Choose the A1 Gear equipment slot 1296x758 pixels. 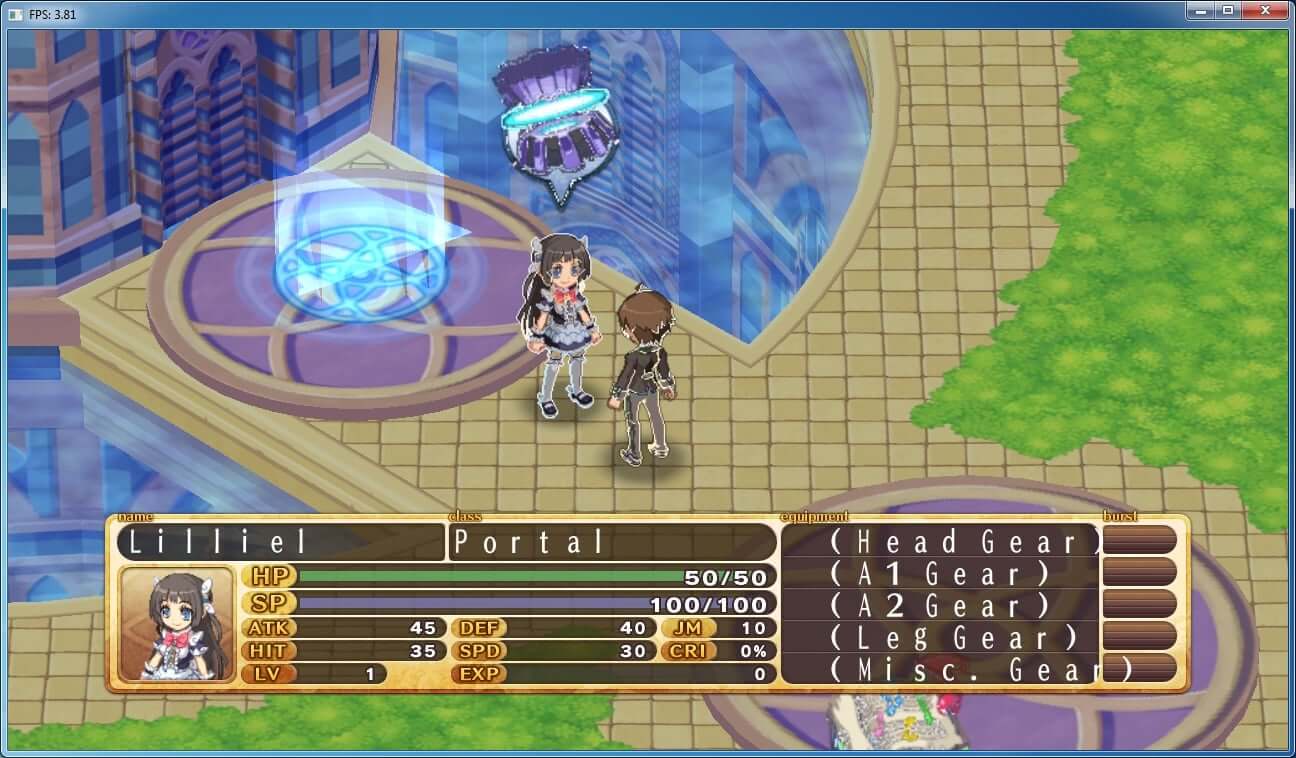point(940,574)
